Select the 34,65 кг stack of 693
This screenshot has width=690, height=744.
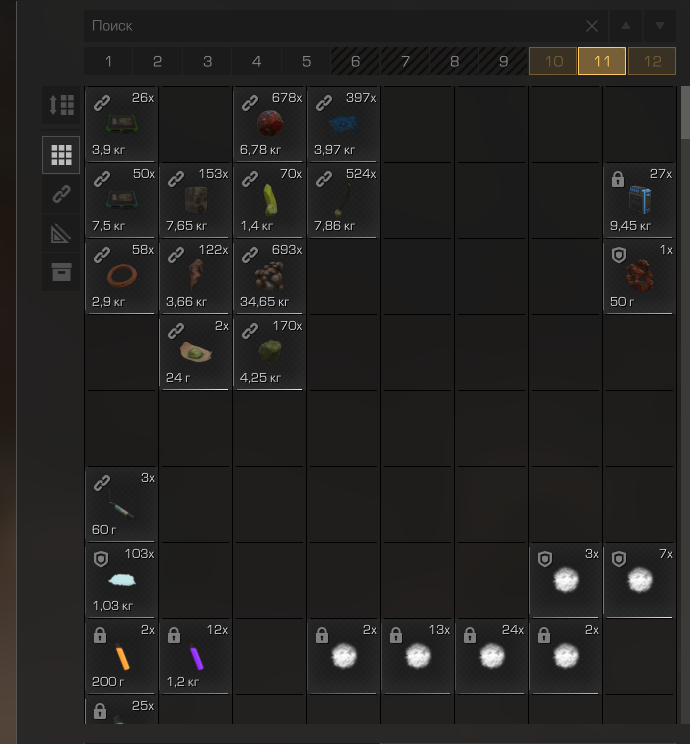[270, 276]
